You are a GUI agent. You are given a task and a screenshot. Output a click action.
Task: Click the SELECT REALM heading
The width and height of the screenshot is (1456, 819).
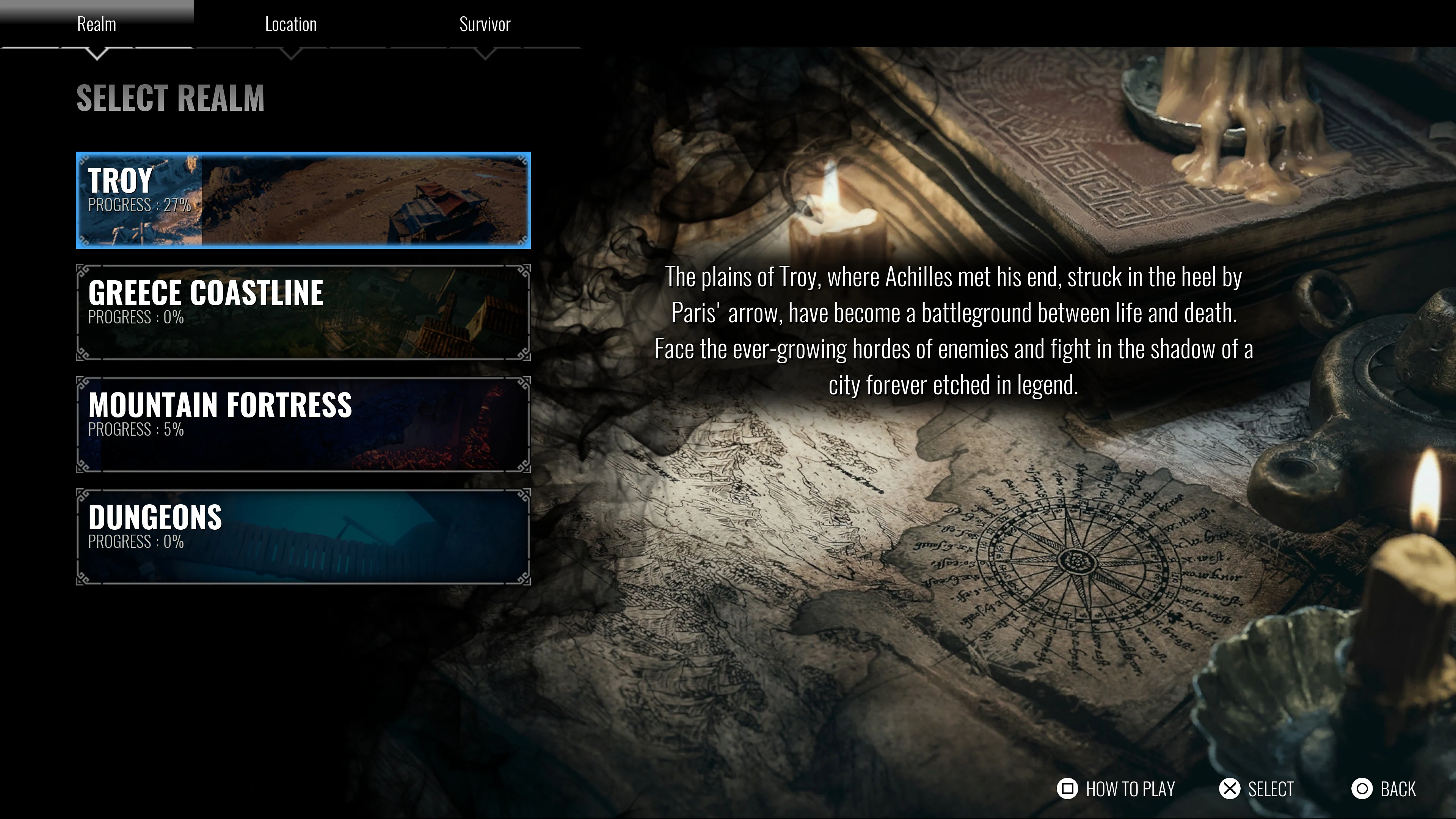point(171,100)
